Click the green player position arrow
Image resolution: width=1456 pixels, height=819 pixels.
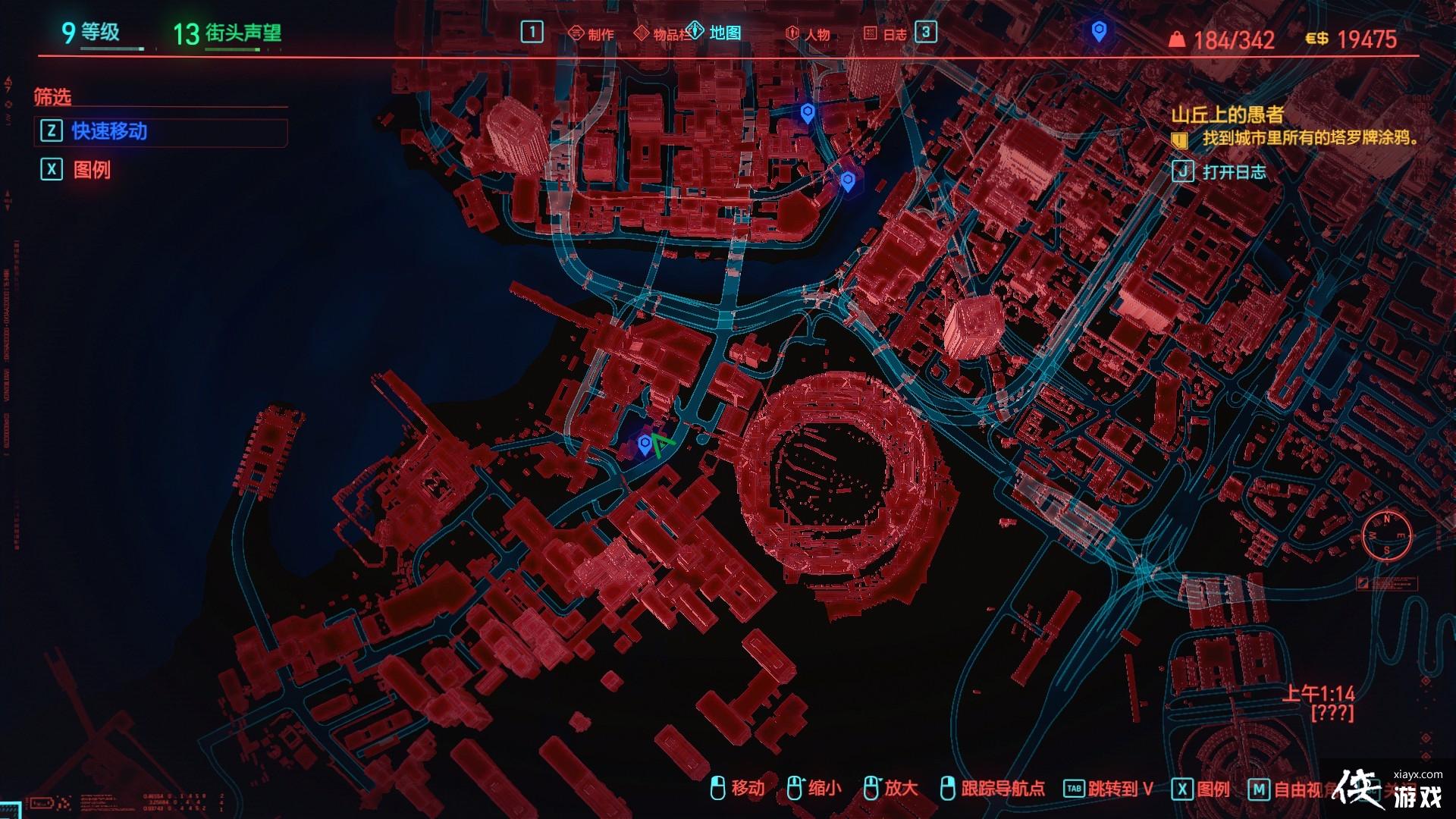(x=661, y=444)
